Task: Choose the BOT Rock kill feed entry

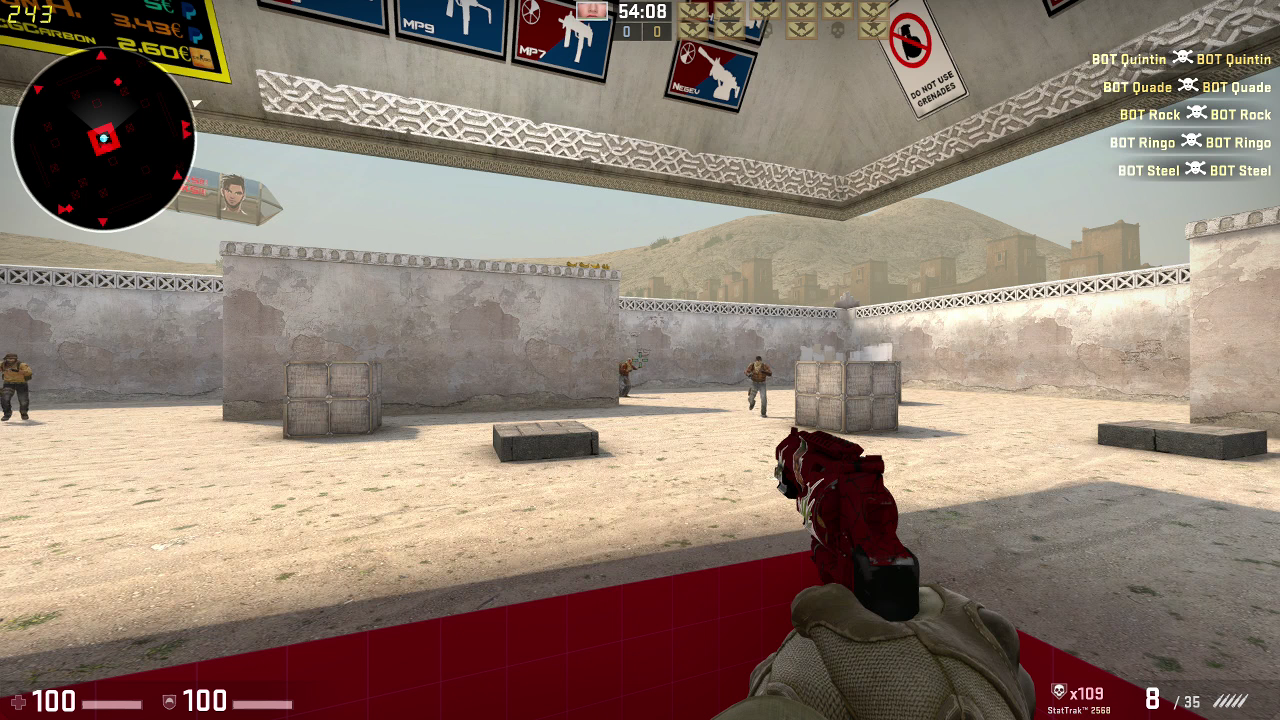Action: point(1195,114)
